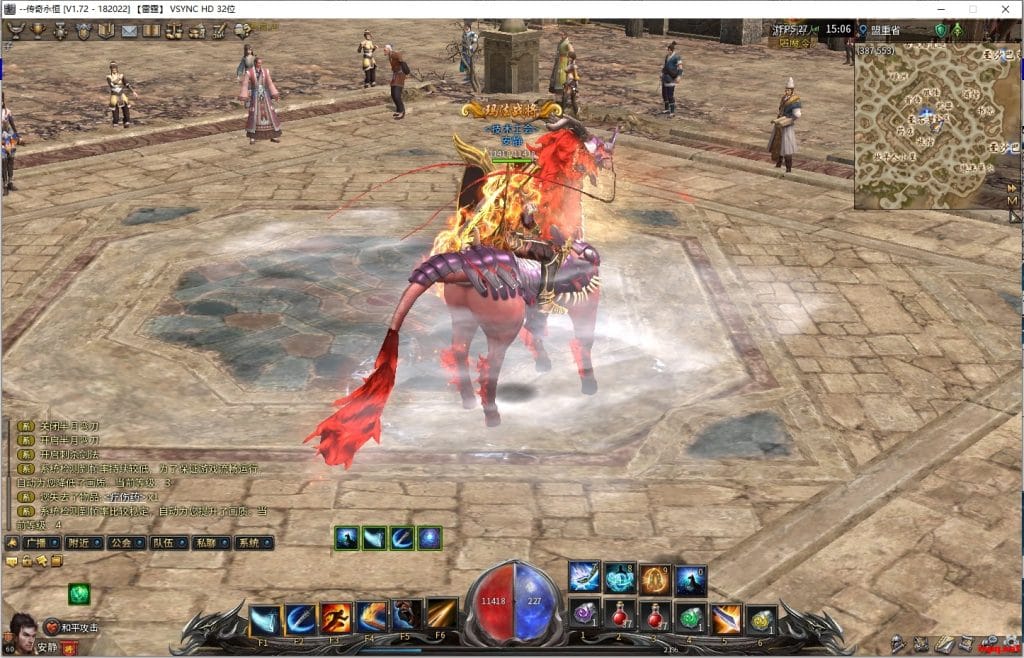Close the game window
This screenshot has height=658, width=1024.
click(x=1003, y=8)
